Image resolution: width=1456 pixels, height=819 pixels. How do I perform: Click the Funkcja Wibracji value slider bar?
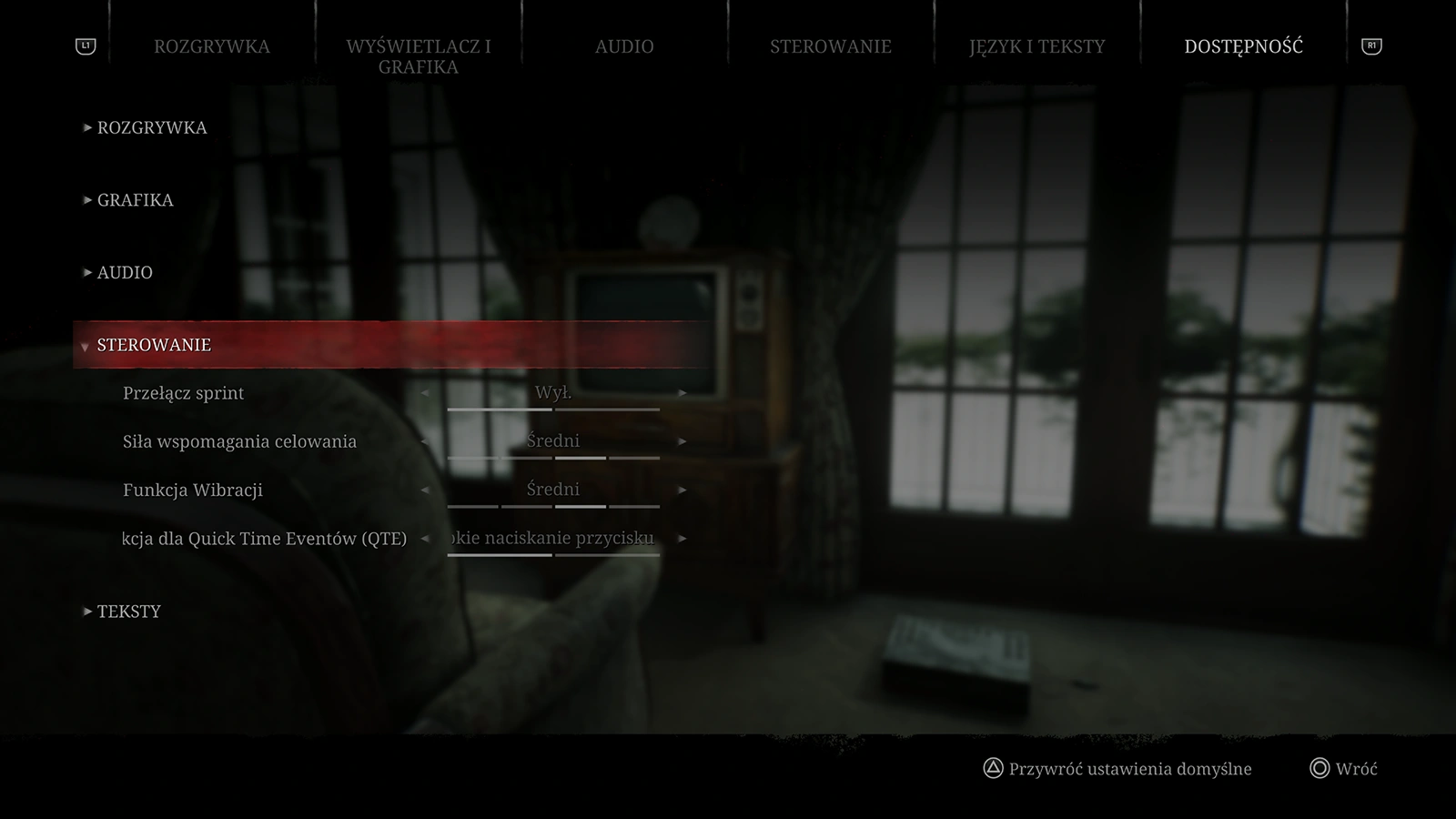(553, 506)
